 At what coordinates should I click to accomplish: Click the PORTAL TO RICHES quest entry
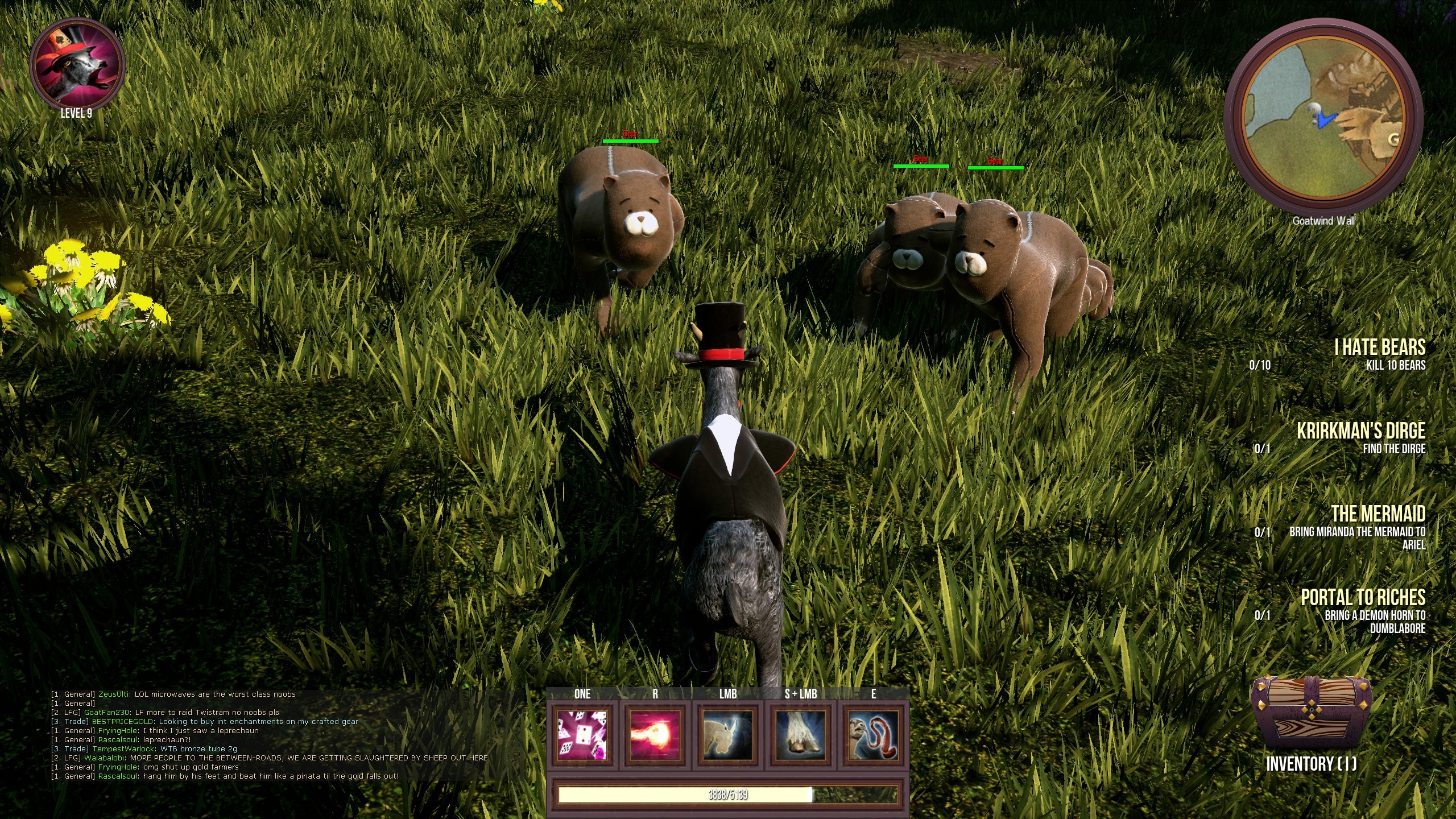pyautogui.click(x=1363, y=597)
